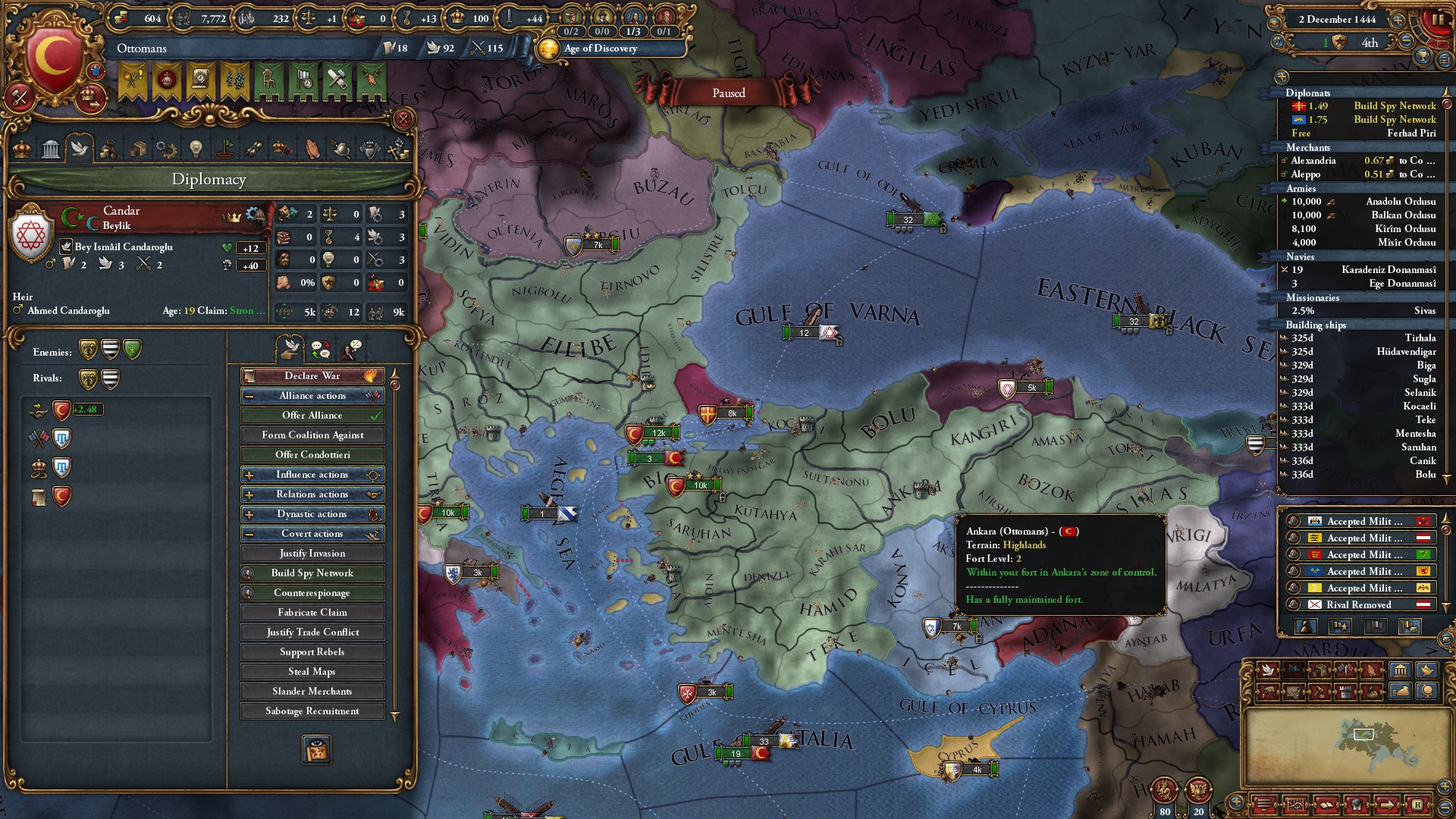Viewport: 1456px width, 819px height.
Task: Choose the Fabricate Claim action
Action: coord(312,613)
